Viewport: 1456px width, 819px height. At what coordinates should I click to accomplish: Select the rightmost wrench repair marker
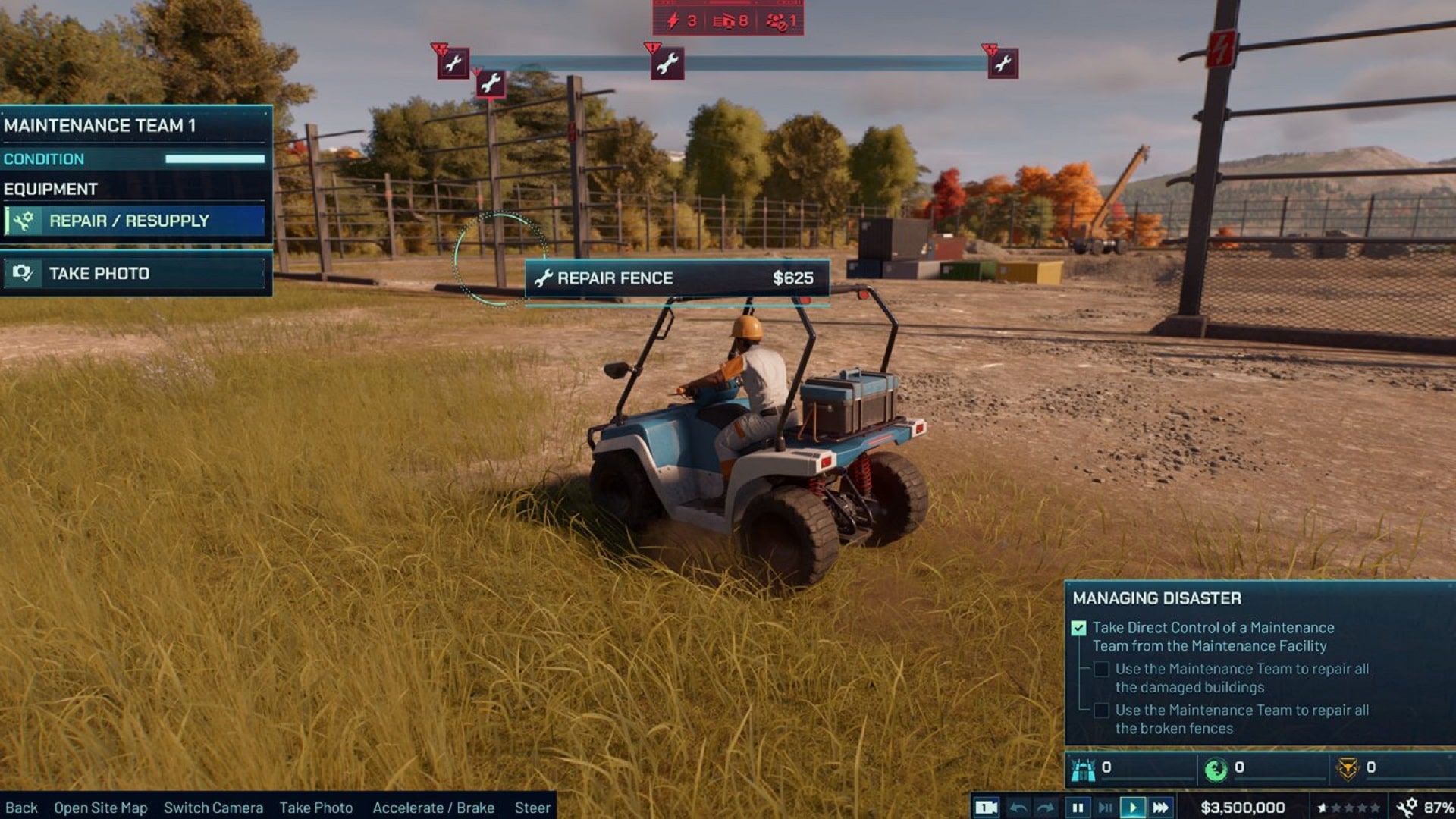tap(1003, 64)
